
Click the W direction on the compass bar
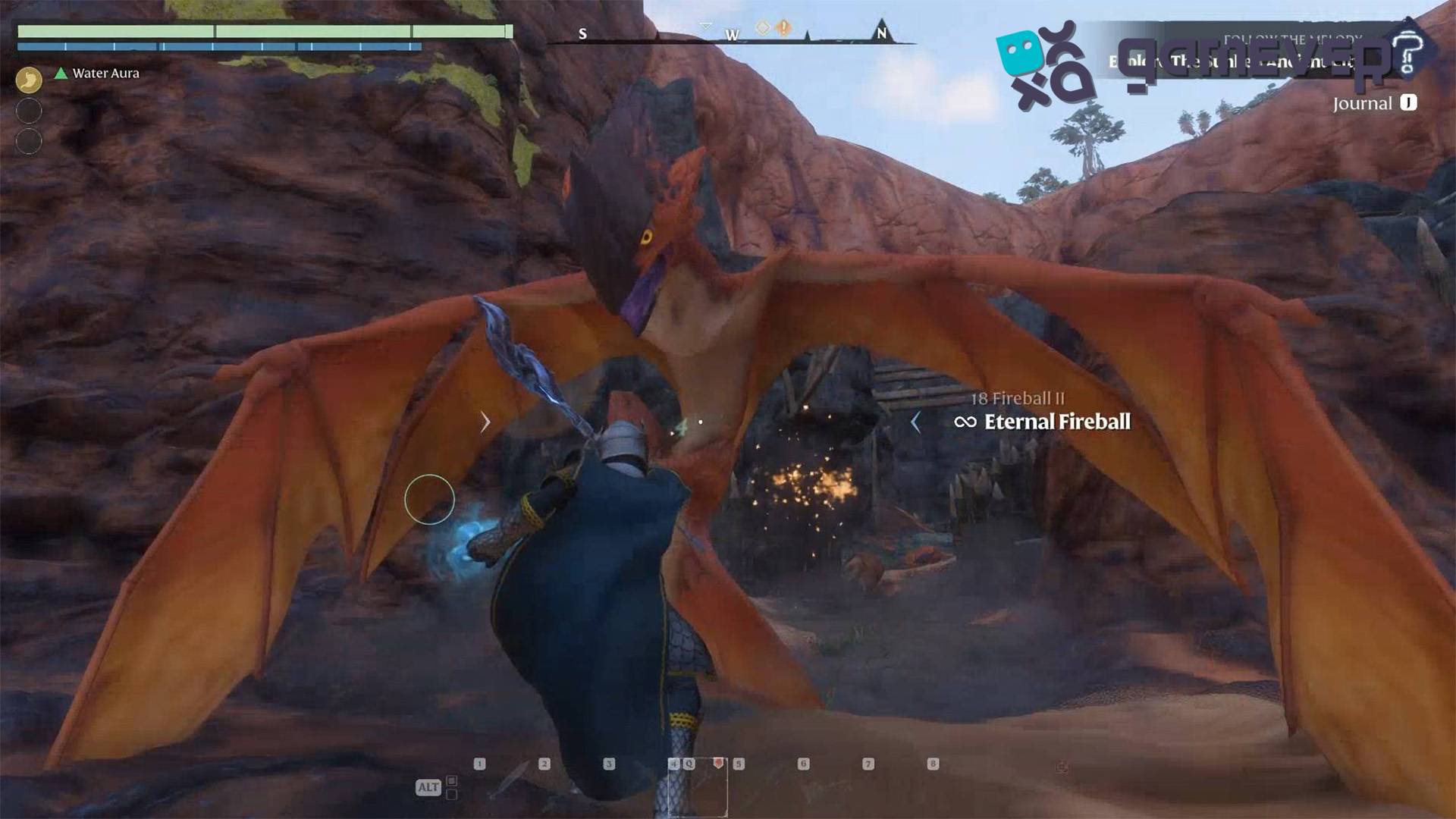click(x=730, y=35)
